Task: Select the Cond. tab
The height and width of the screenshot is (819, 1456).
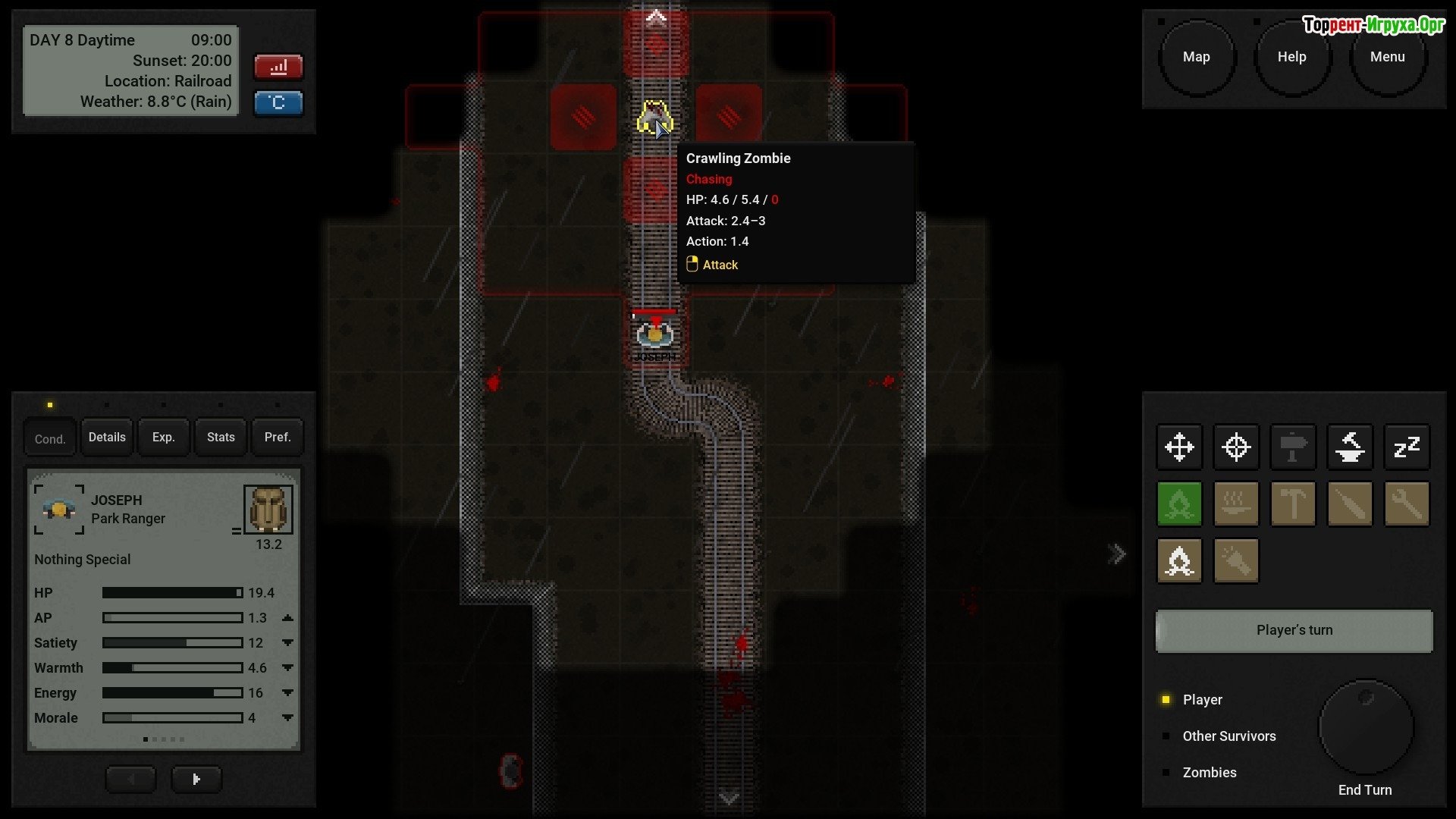Action: click(50, 439)
